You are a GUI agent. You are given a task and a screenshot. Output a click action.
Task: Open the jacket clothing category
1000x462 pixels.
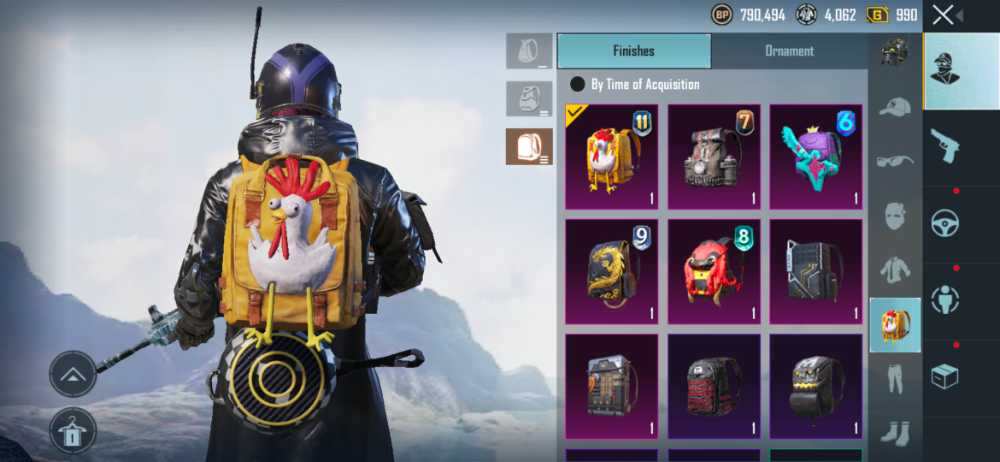(x=895, y=269)
